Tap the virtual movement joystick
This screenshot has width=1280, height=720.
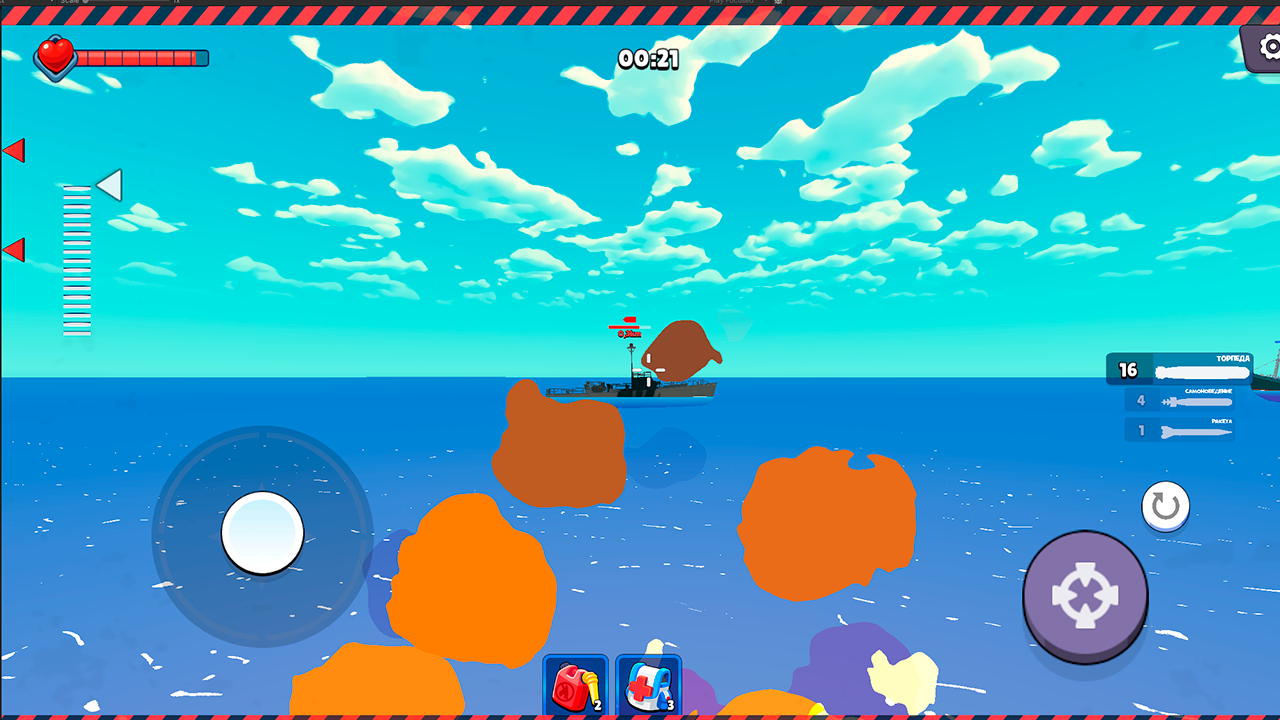(x=262, y=535)
